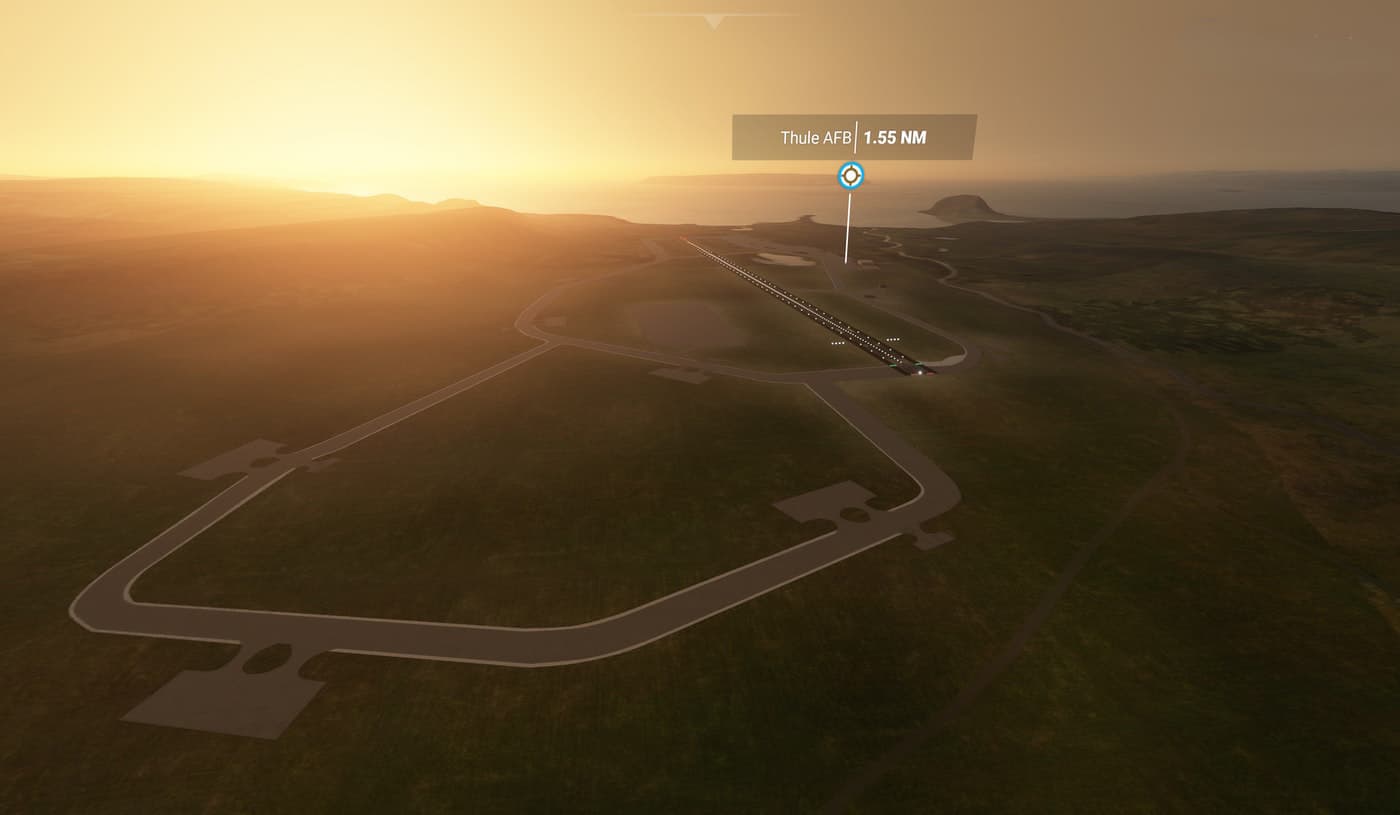The height and width of the screenshot is (815, 1400).
Task: Expand the toolbar handle arrow at top
Action: pyautogui.click(x=713, y=20)
